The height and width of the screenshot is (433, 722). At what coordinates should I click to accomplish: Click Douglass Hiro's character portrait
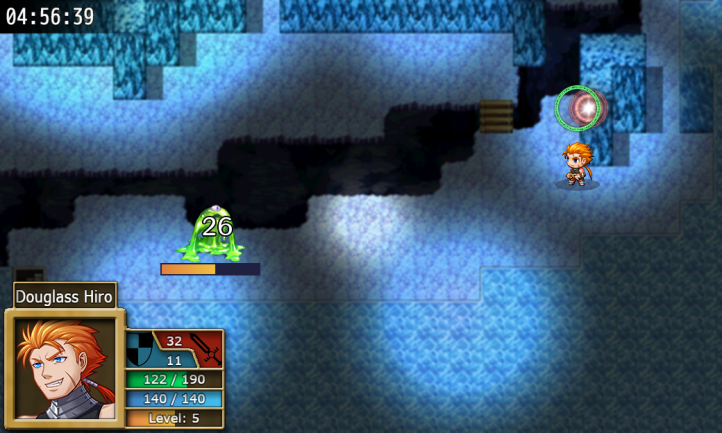tap(64, 368)
